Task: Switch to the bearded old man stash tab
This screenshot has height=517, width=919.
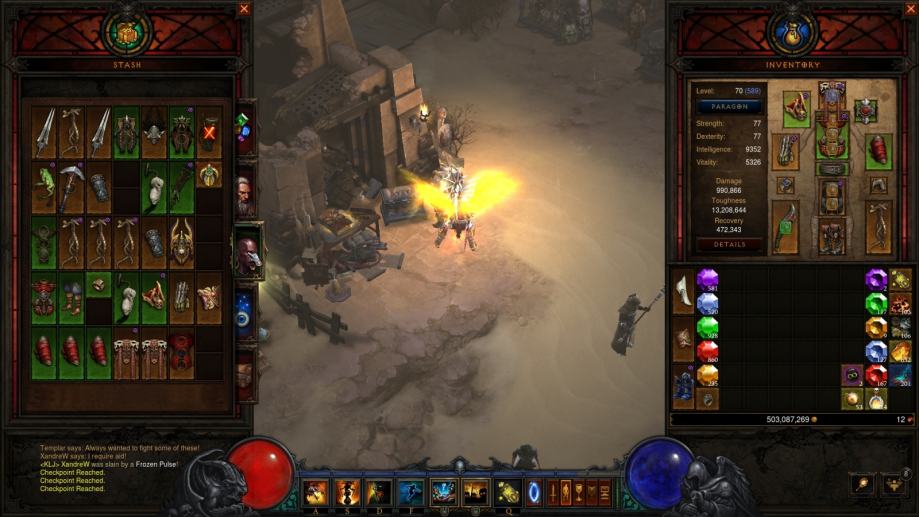Action: tap(245, 192)
